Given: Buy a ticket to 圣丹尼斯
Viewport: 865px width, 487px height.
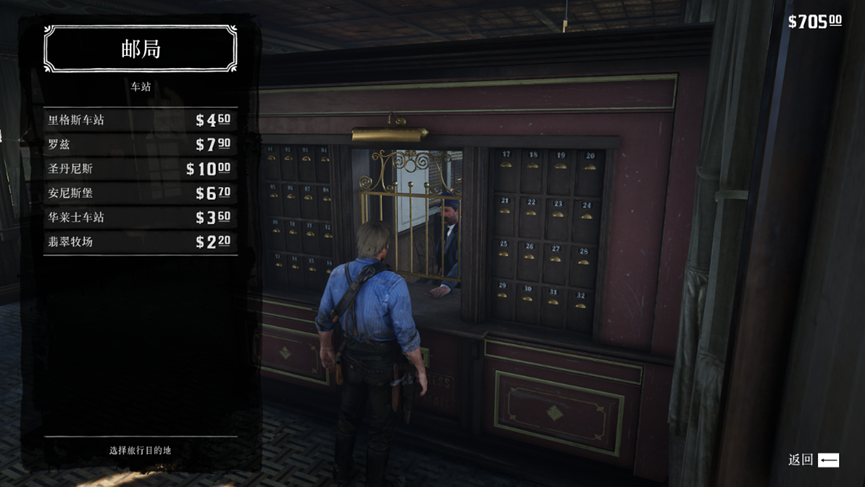Looking at the screenshot, I should pos(140,169).
